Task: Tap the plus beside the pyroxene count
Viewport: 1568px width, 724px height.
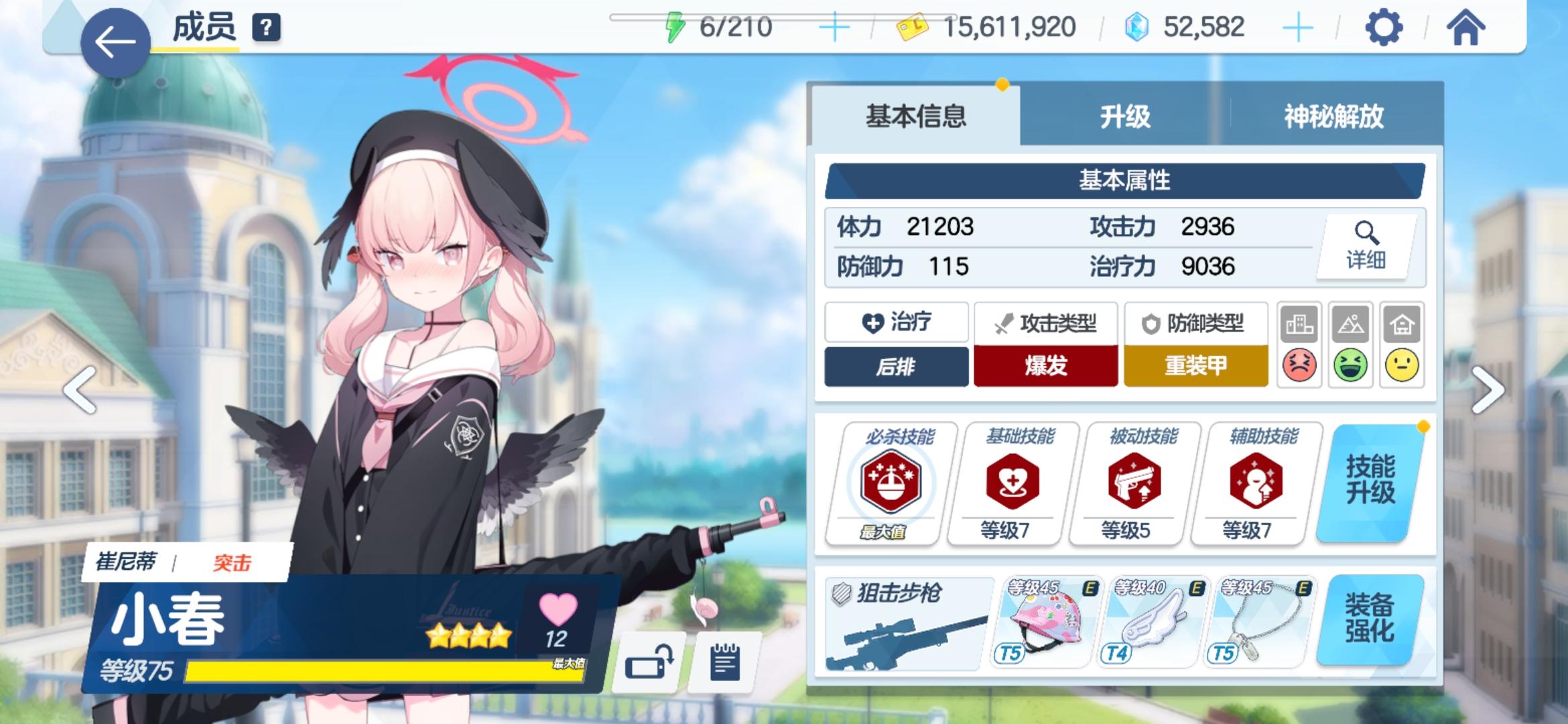Action: tap(1297, 28)
